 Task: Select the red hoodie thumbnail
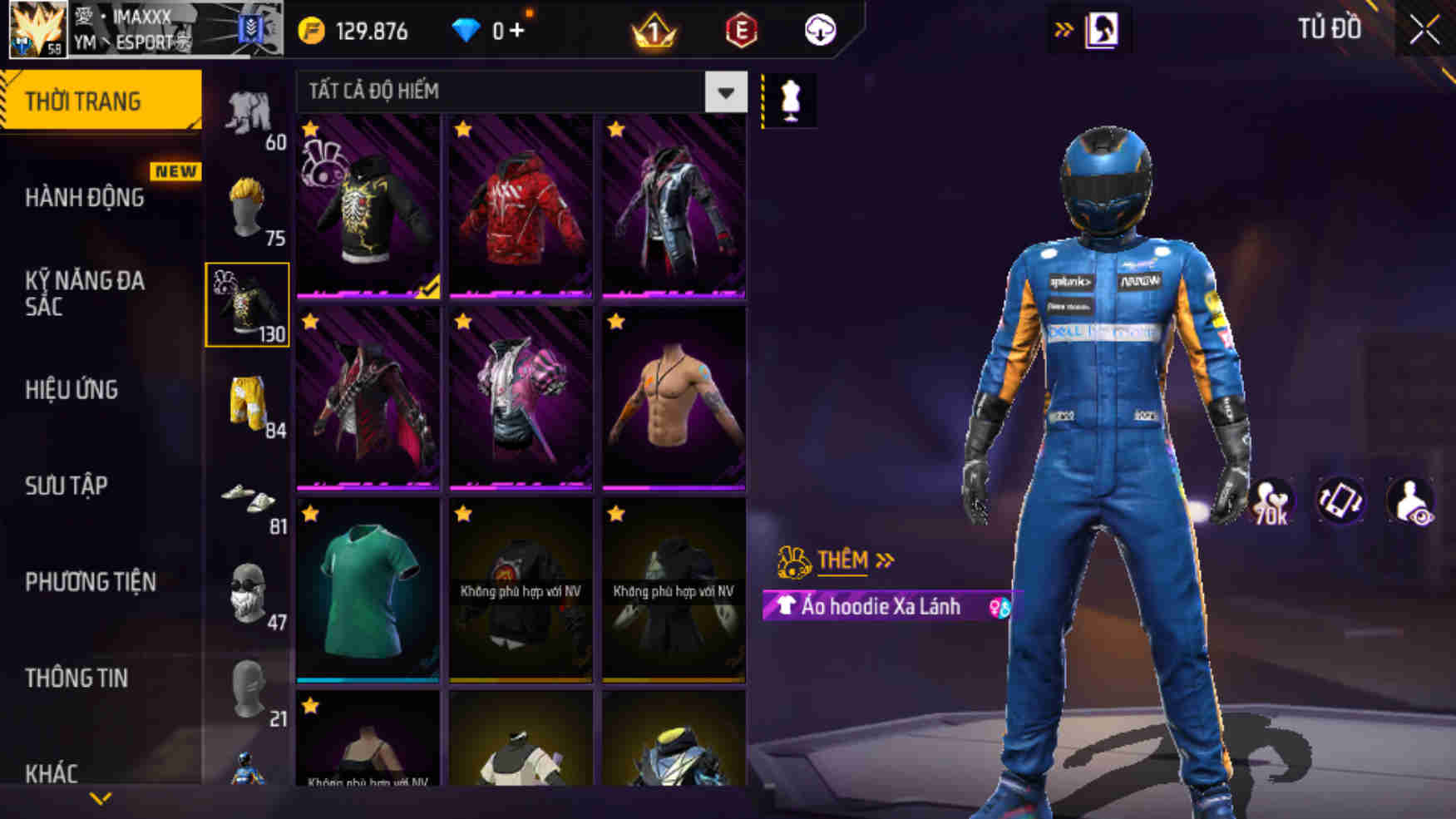click(x=520, y=208)
